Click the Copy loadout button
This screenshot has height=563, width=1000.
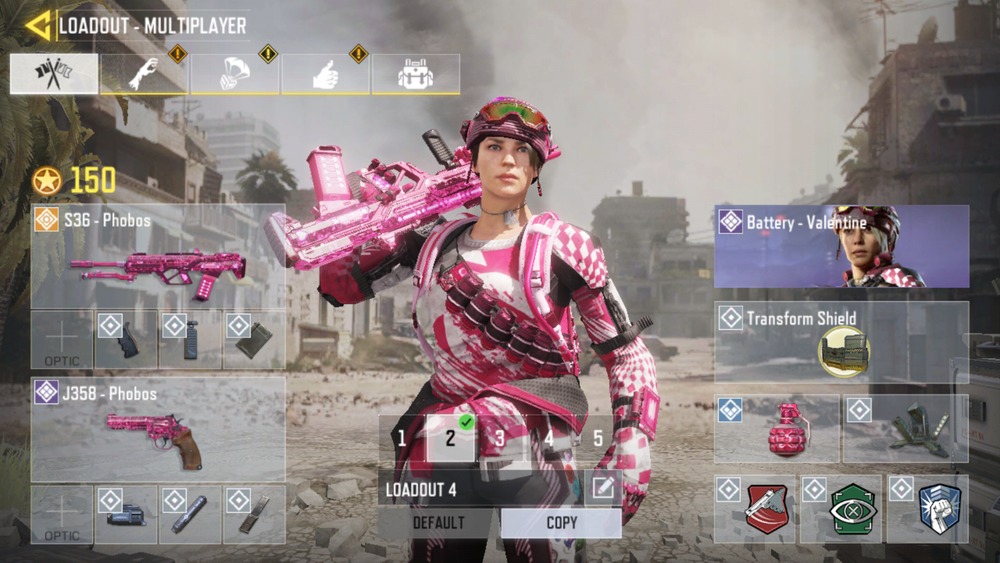pyautogui.click(x=561, y=523)
